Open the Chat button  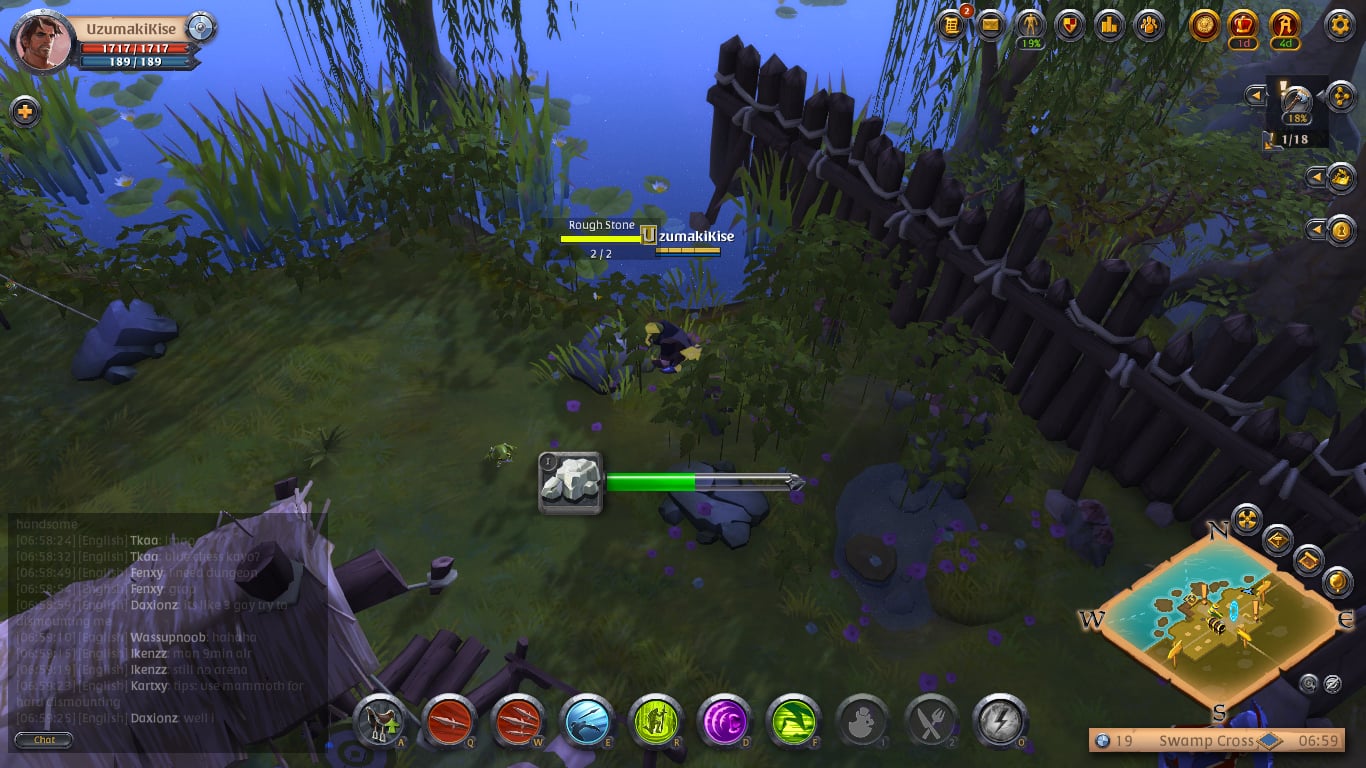45,740
